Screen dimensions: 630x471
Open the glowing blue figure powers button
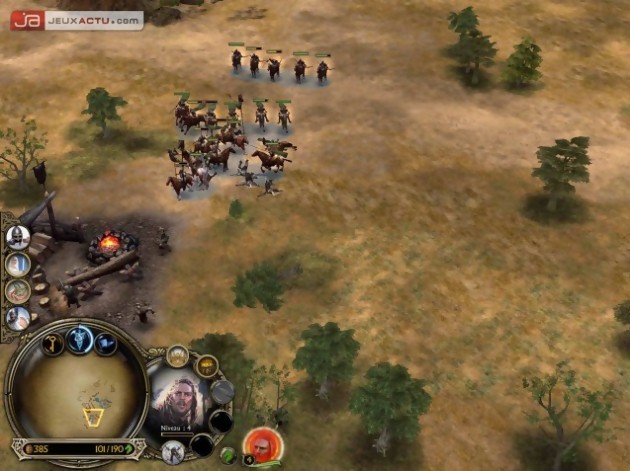(x=80, y=340)
